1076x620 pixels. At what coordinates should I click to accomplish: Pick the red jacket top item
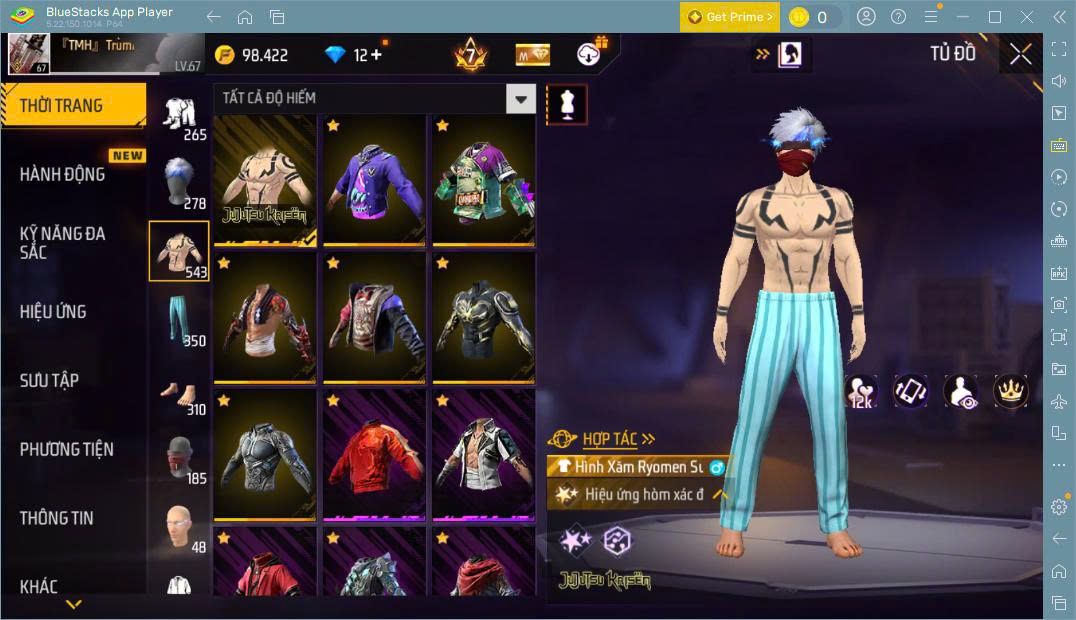click(x=374, y=455)
